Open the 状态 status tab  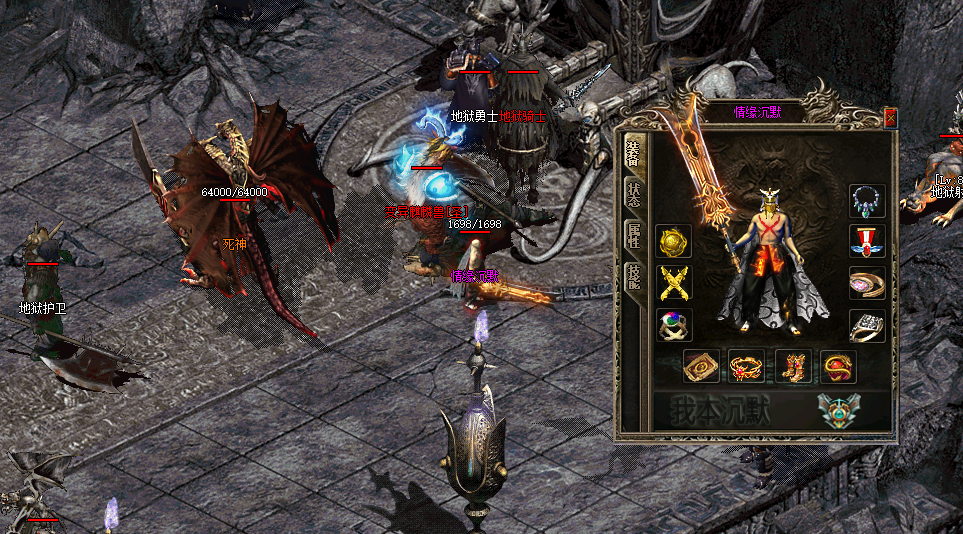633,193
